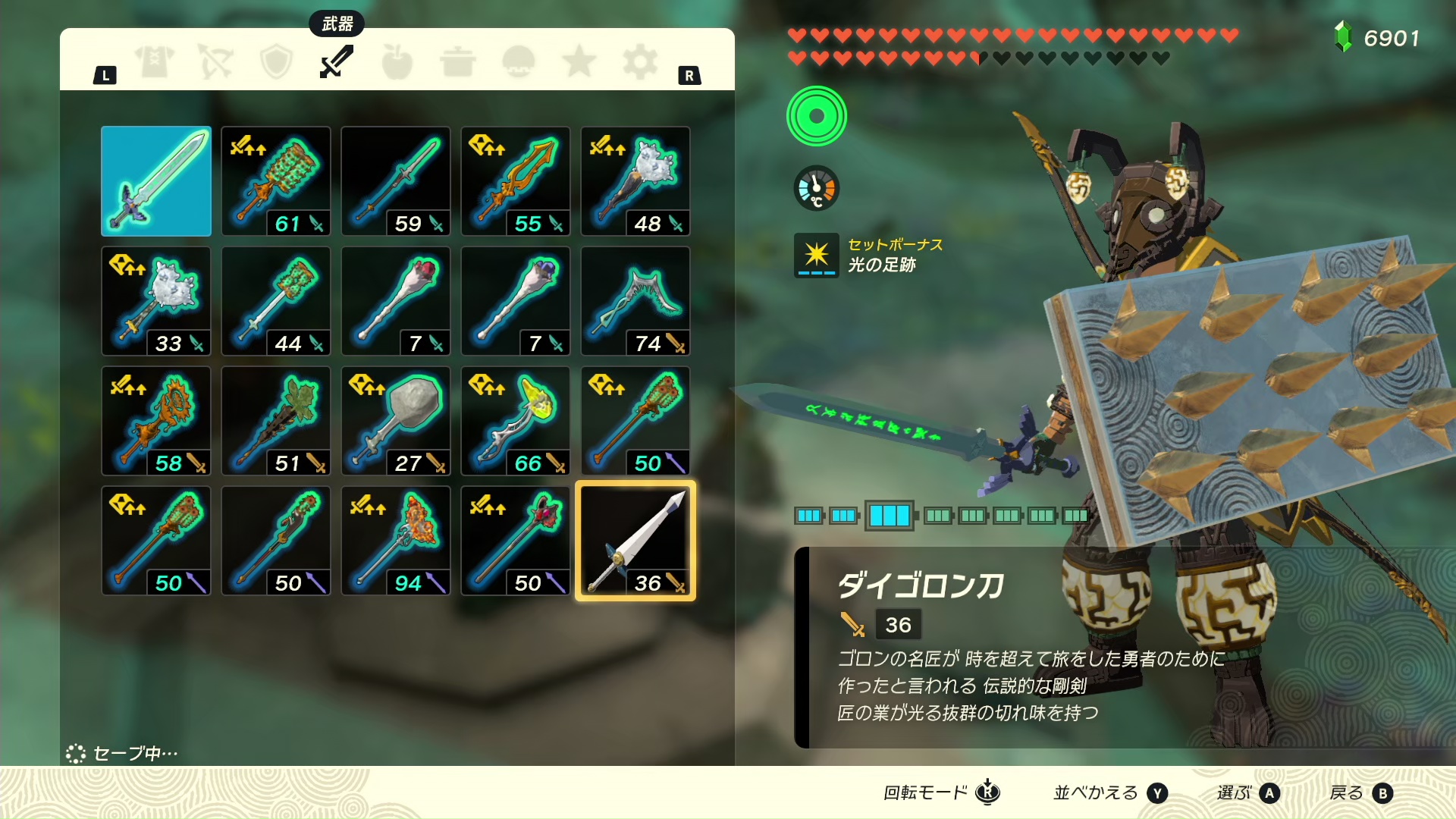Choose the weapon with 58 attack power
The width and height of the screenshot is (1456, 819).
(156, 421)
